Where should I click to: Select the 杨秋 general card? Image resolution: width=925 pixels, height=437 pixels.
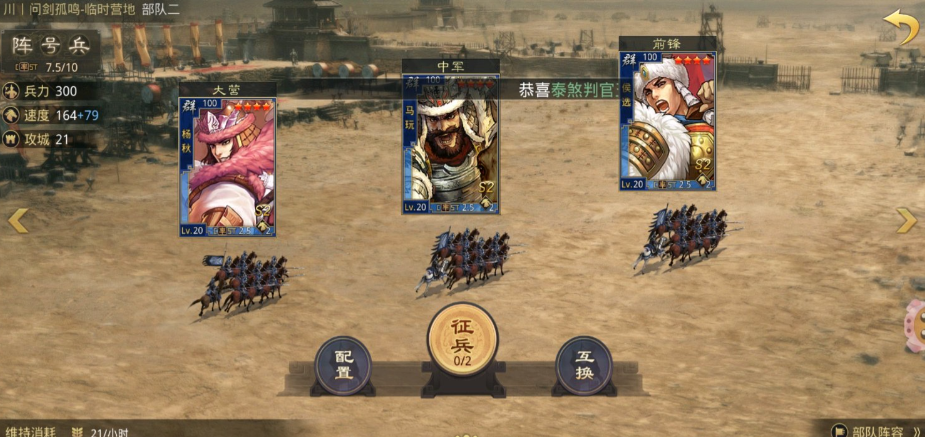[x=227, y=166]
